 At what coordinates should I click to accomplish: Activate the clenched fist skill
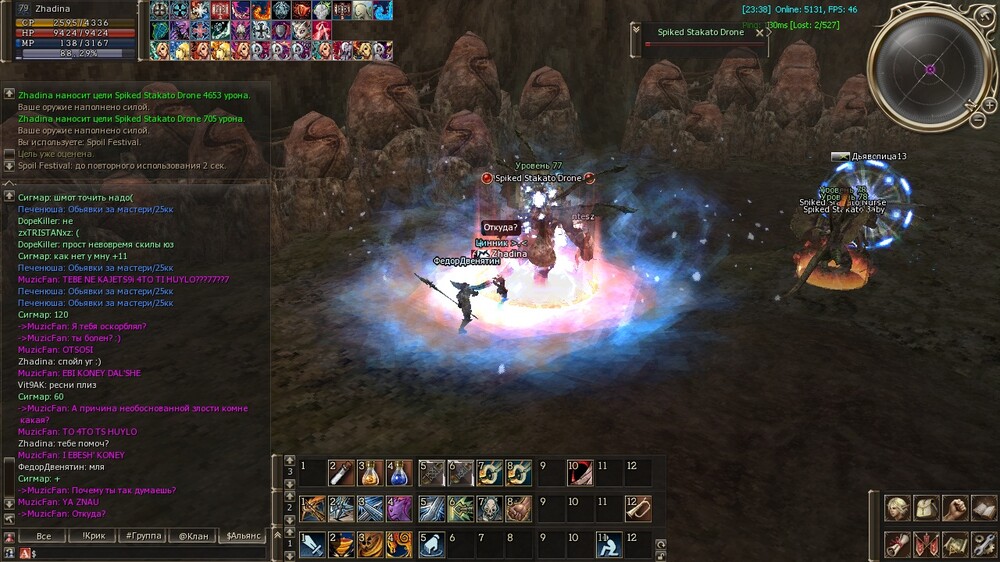[518, 508]
